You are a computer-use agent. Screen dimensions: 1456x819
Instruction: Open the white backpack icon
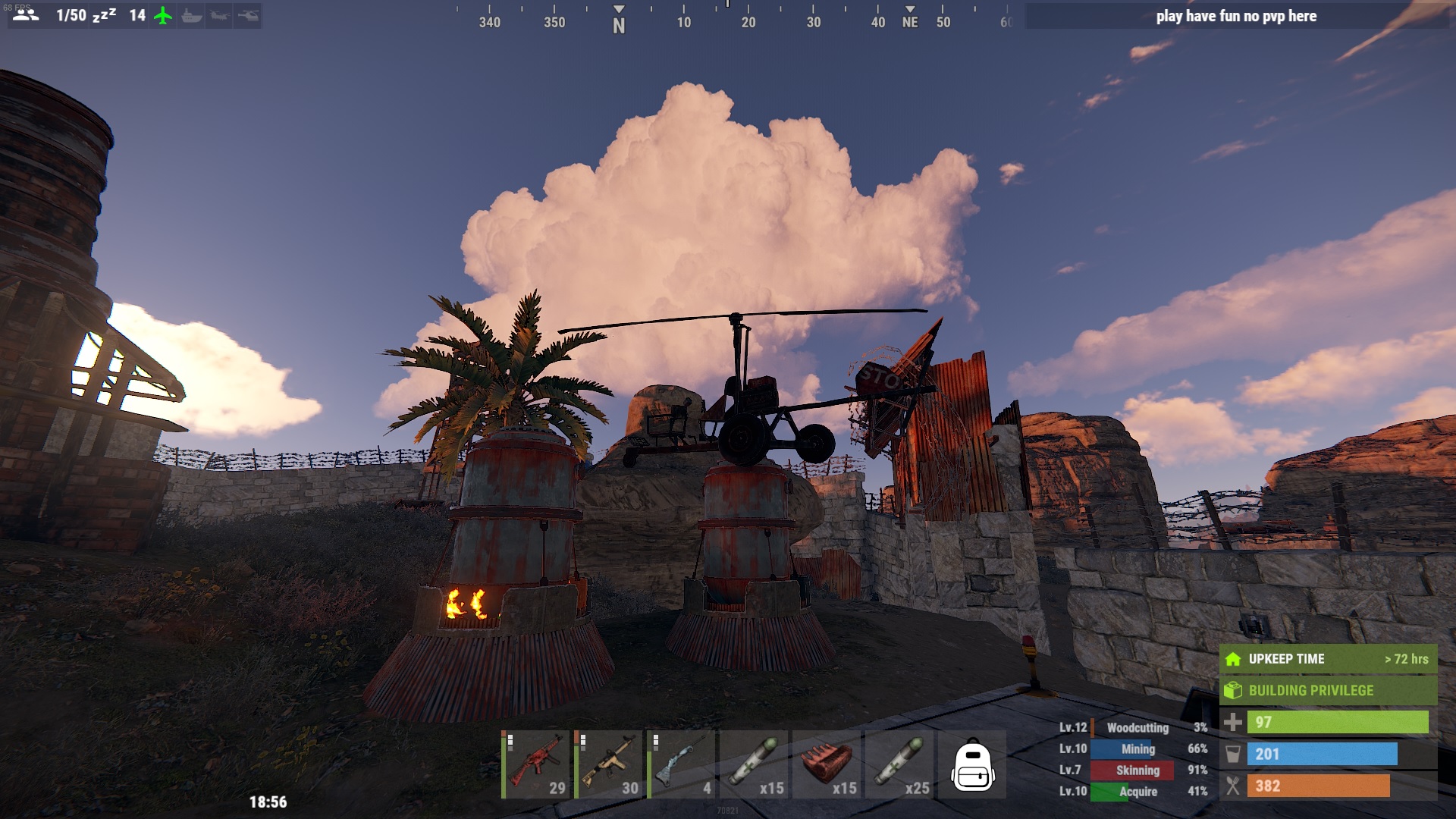[972, 764]
